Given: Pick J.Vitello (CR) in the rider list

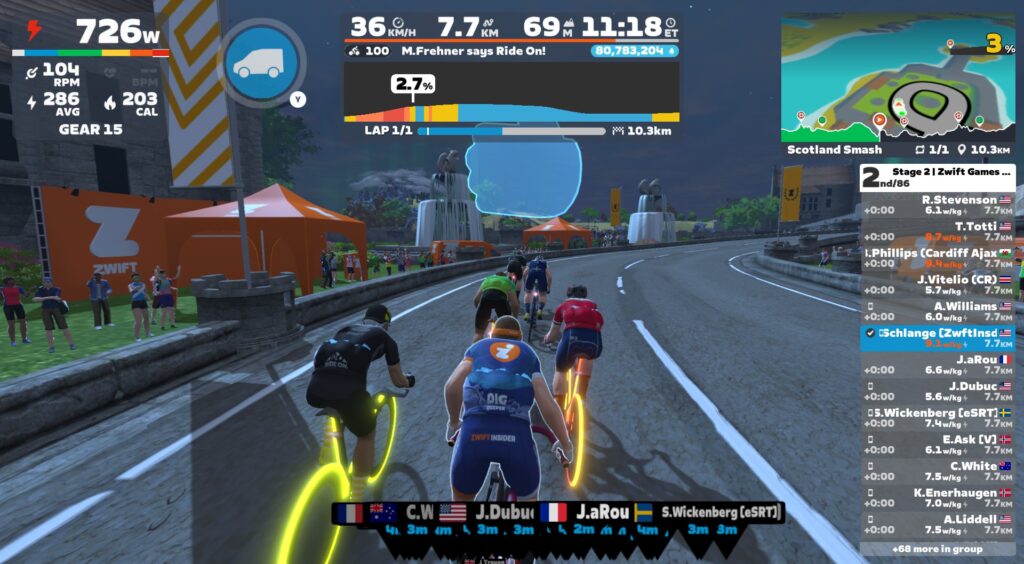Looking at the screenshot, I should click(x=938, y=285).
